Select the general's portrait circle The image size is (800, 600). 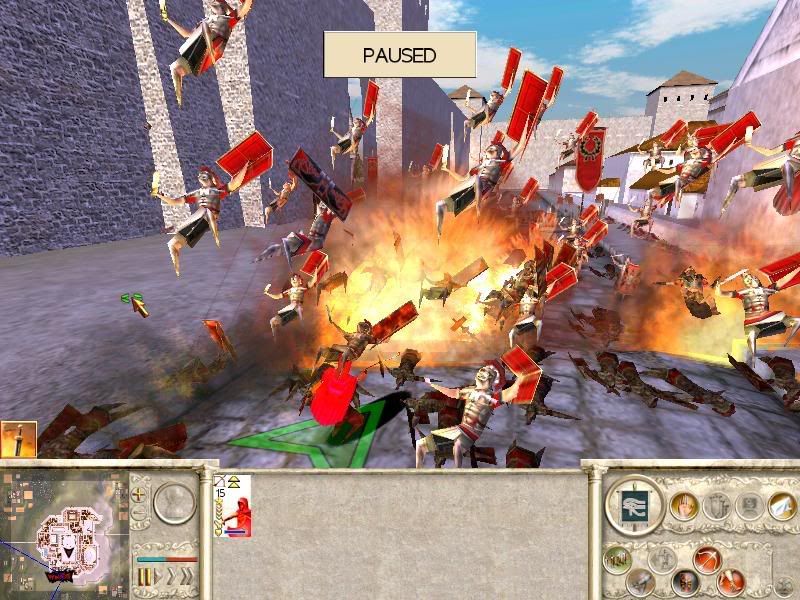point(174,502)
